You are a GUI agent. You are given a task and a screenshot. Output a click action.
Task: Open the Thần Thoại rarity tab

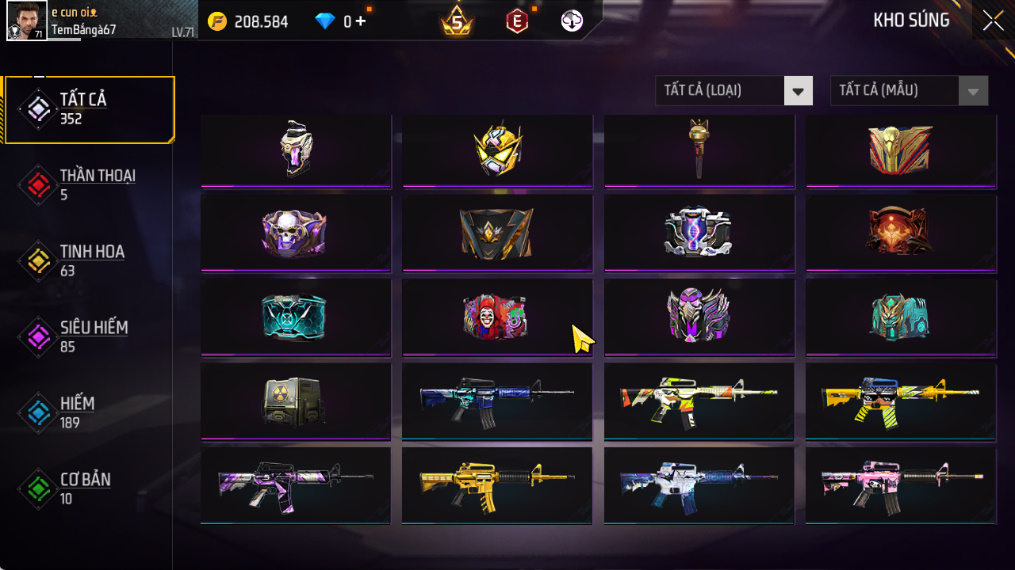point(88,184)
